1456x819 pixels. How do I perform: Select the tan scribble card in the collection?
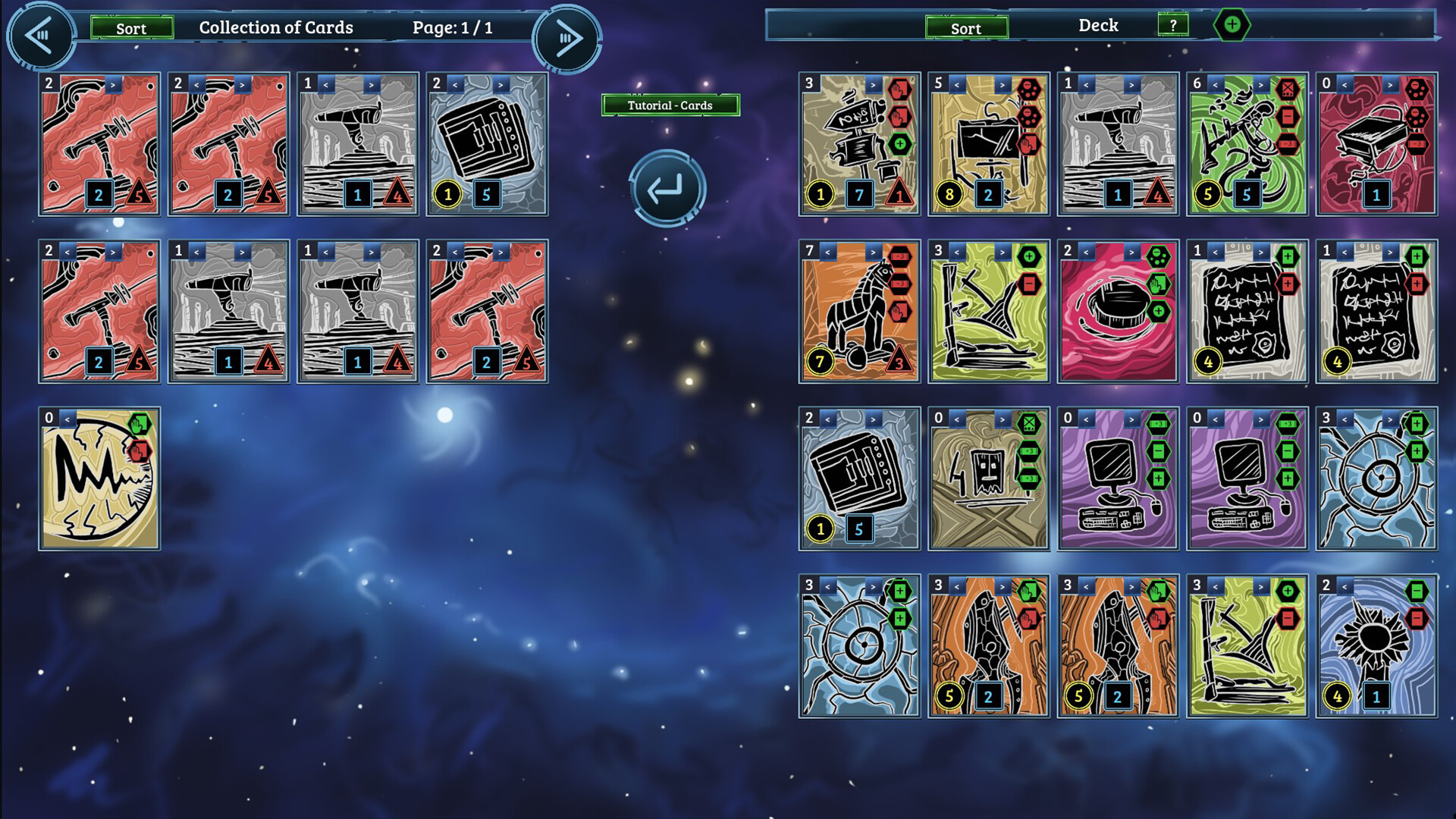coord(99,485)
